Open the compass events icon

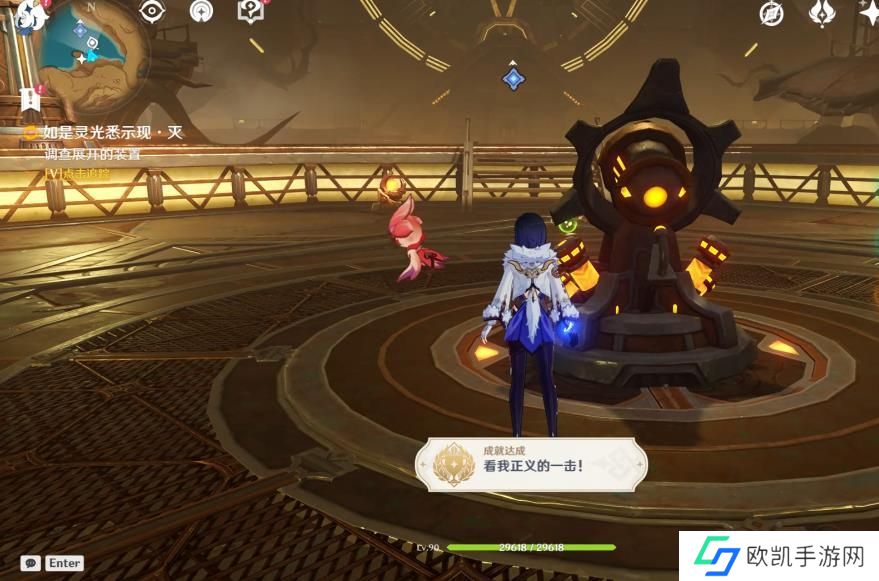coord(771,13)
